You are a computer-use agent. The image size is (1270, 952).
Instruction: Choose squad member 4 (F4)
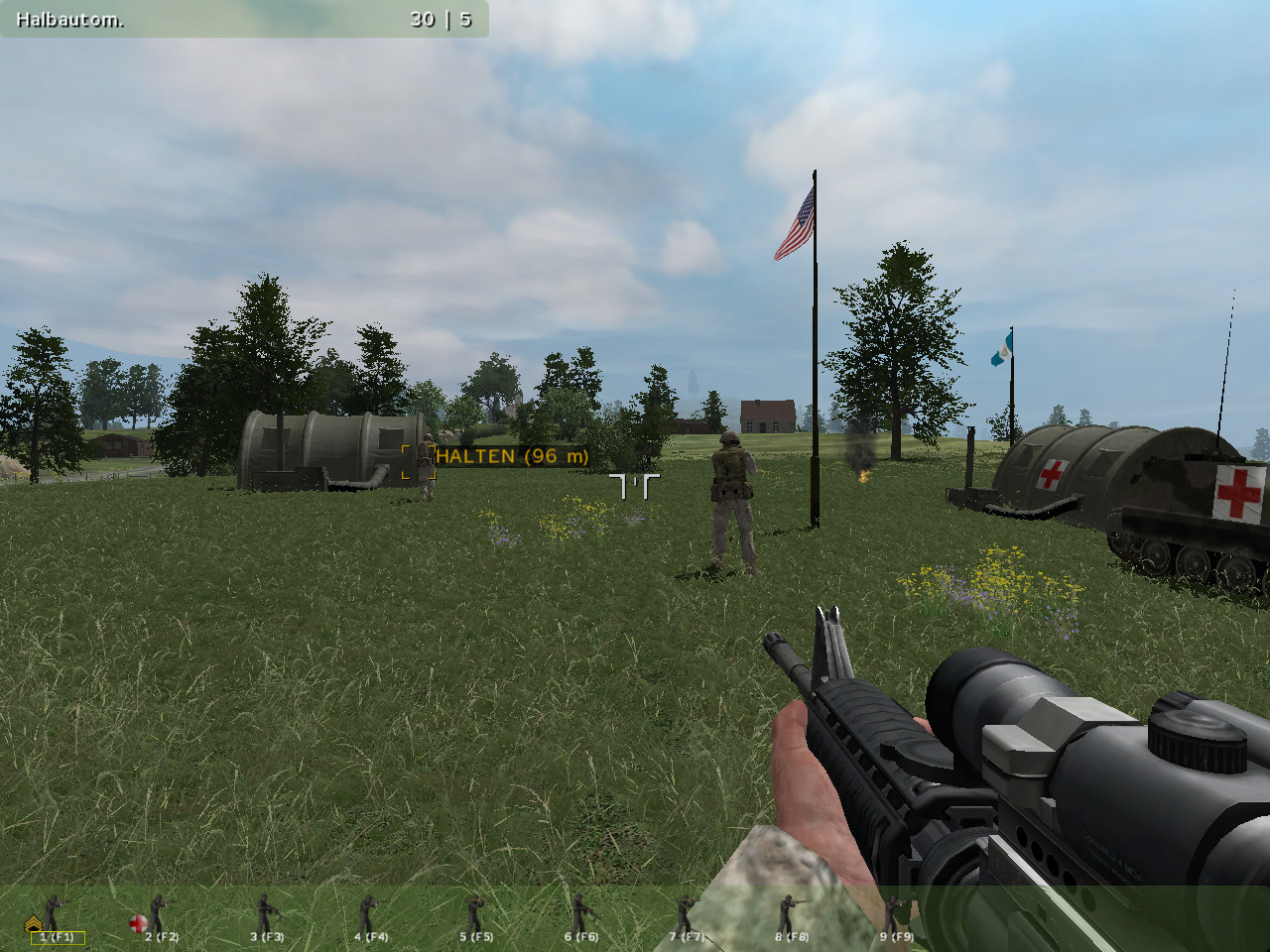(x=370, y=918)
